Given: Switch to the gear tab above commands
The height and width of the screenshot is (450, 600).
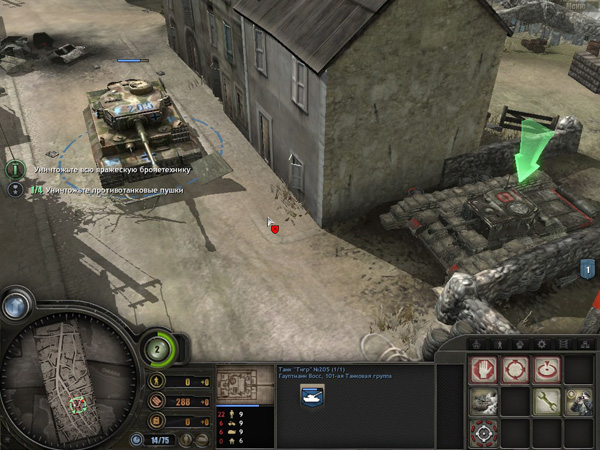Looking at the screenshot, I should (543, 344).
